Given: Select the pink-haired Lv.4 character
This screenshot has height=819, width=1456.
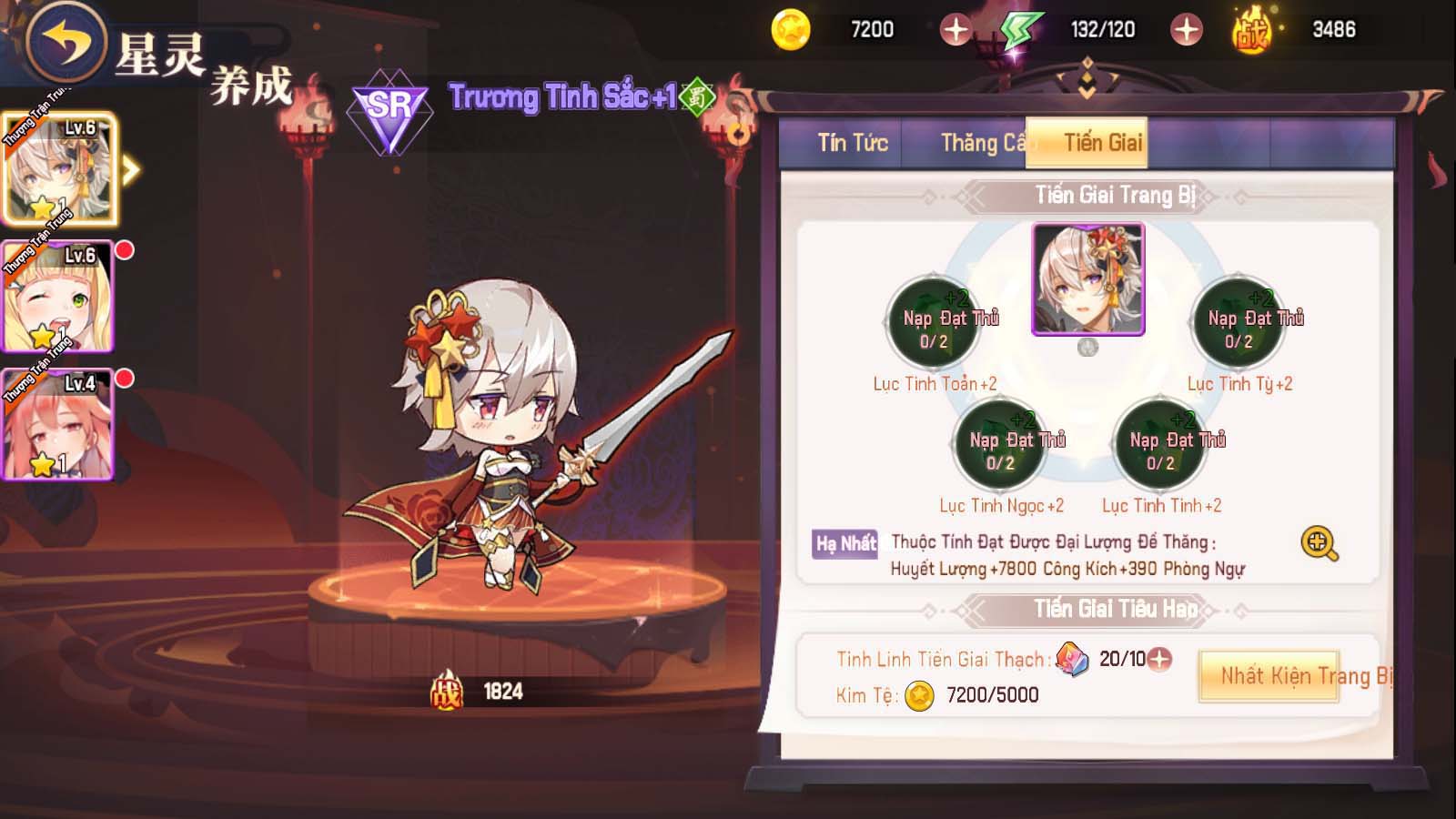Looking at the screenshot, I should coord(57,424).
